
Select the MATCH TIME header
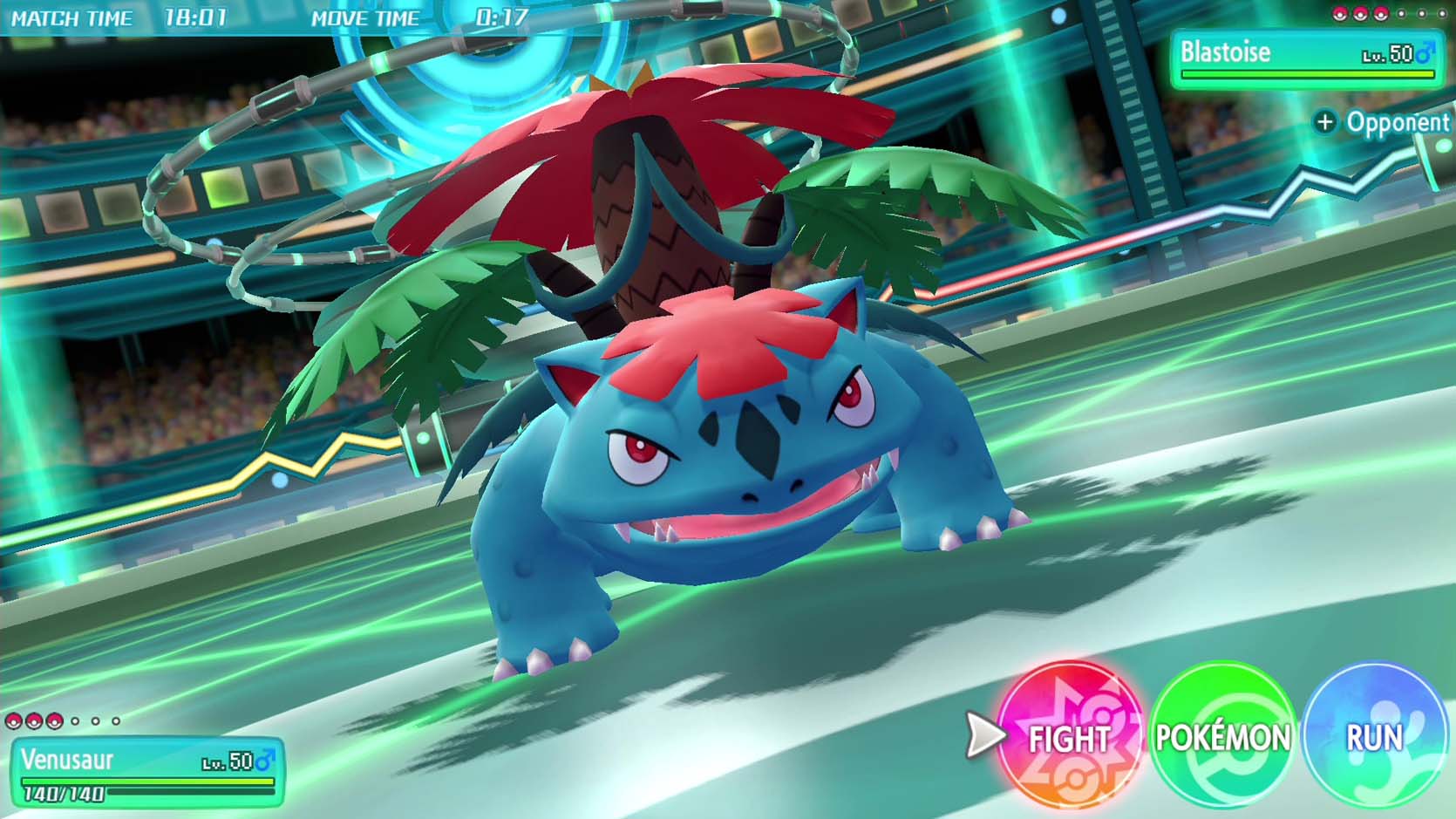[x=74, y=16]
